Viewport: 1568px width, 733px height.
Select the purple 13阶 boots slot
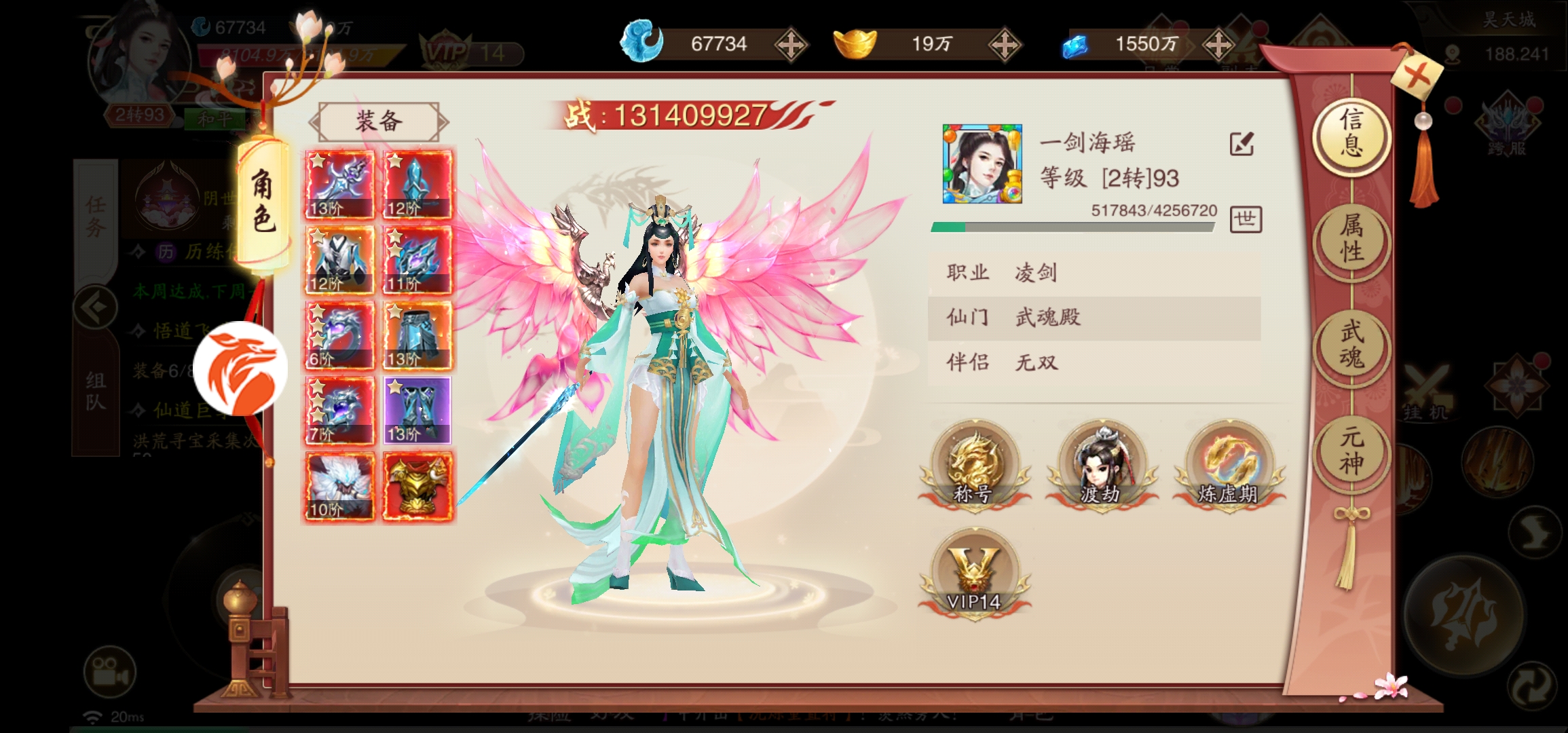click(x=417, y=411)
